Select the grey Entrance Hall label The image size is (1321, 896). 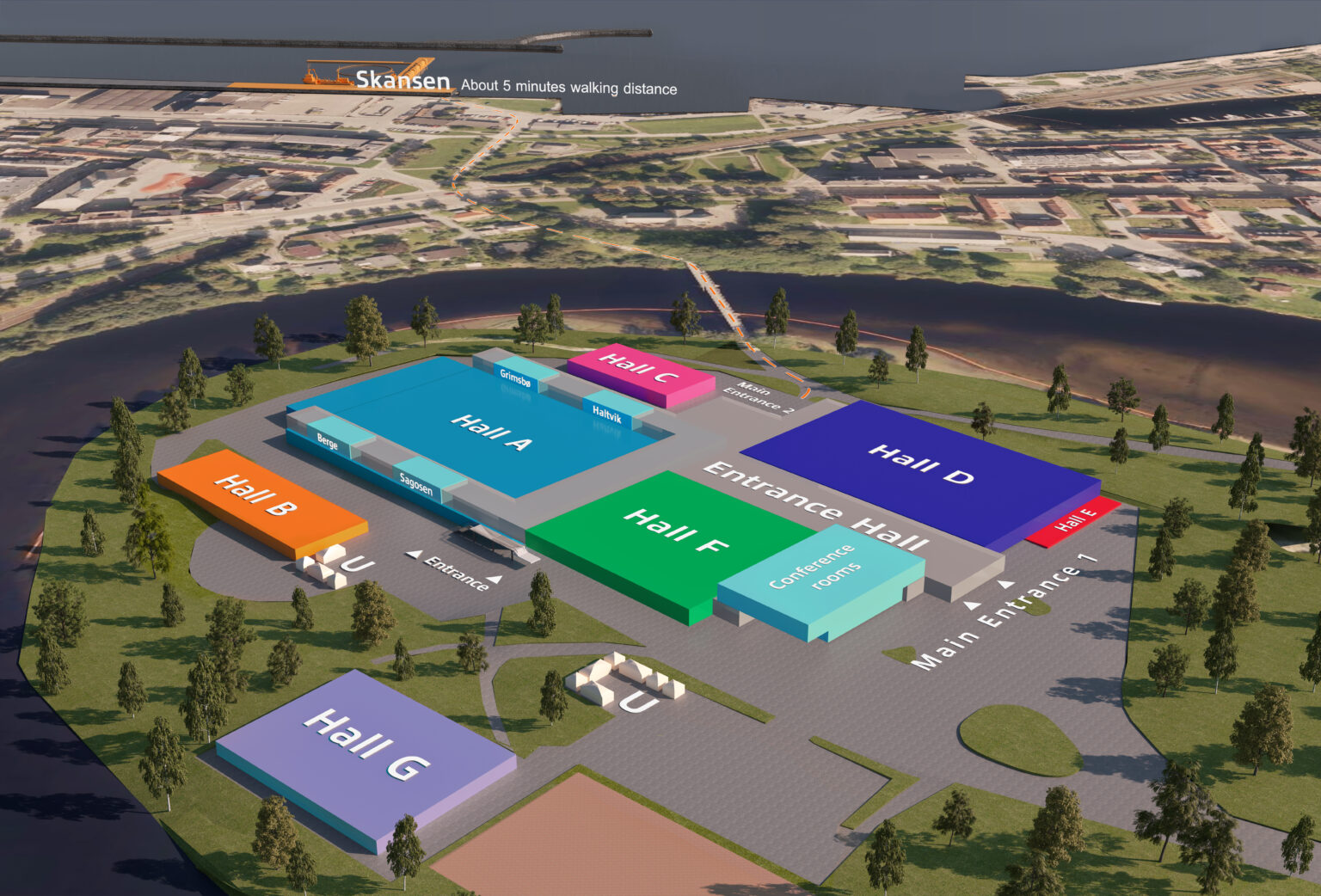click(814, 506)
